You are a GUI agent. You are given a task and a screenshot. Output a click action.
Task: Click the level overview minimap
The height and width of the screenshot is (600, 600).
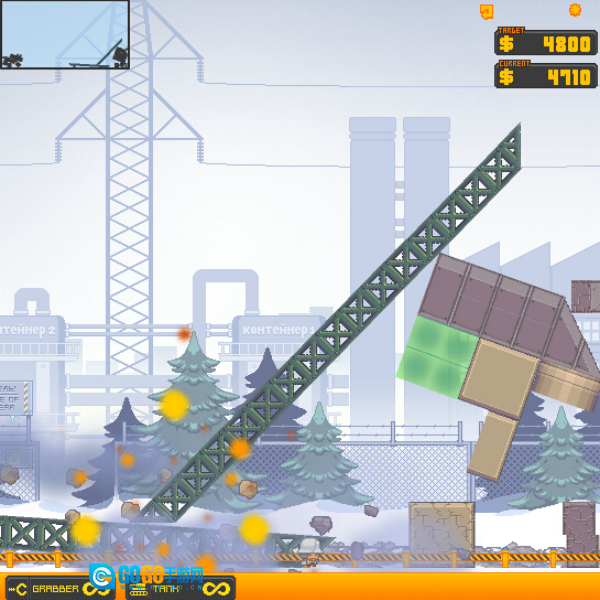click(x=65, y=34)
